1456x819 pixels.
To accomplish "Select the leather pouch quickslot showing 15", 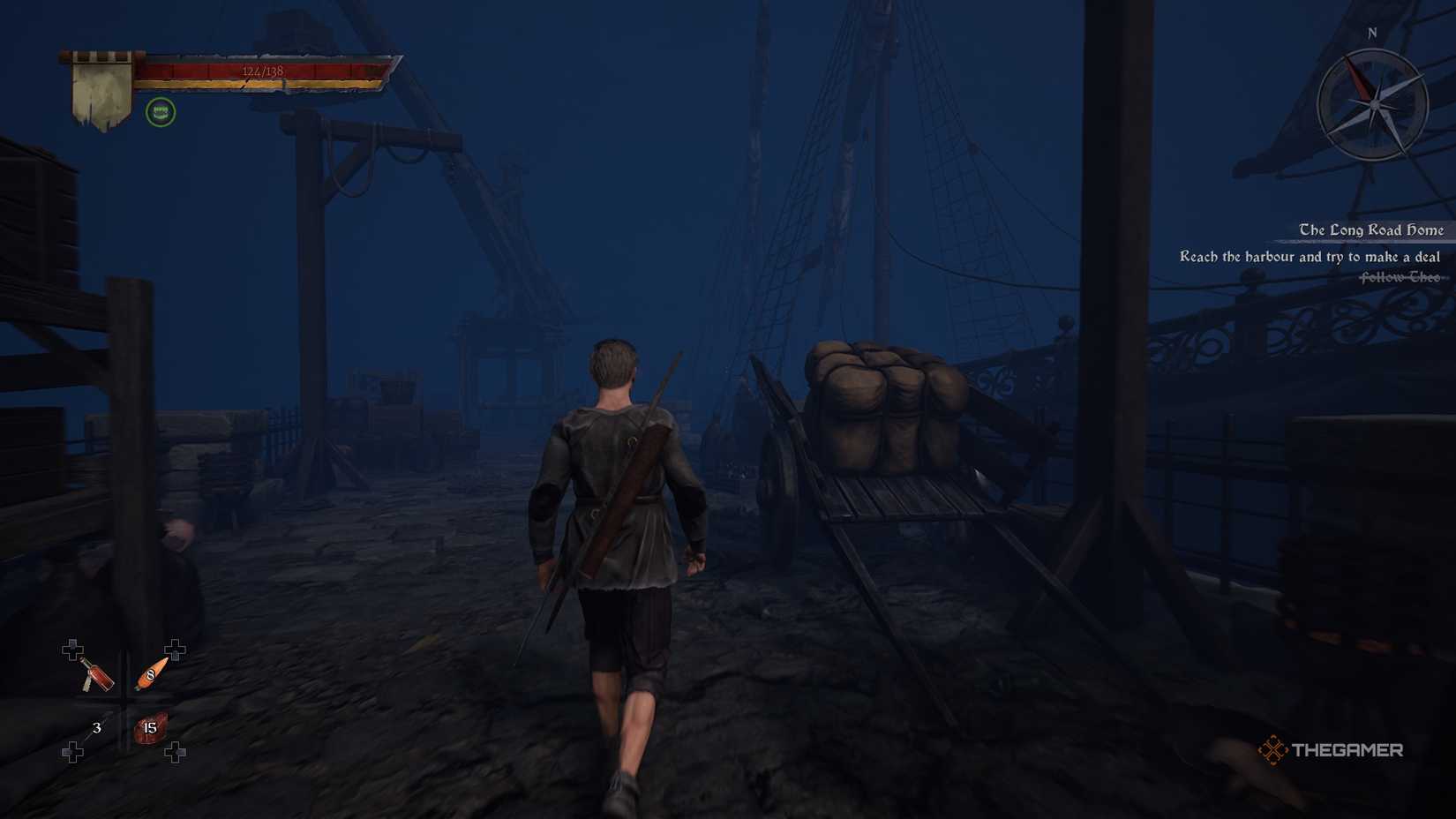I will click(x=148, y=728).
